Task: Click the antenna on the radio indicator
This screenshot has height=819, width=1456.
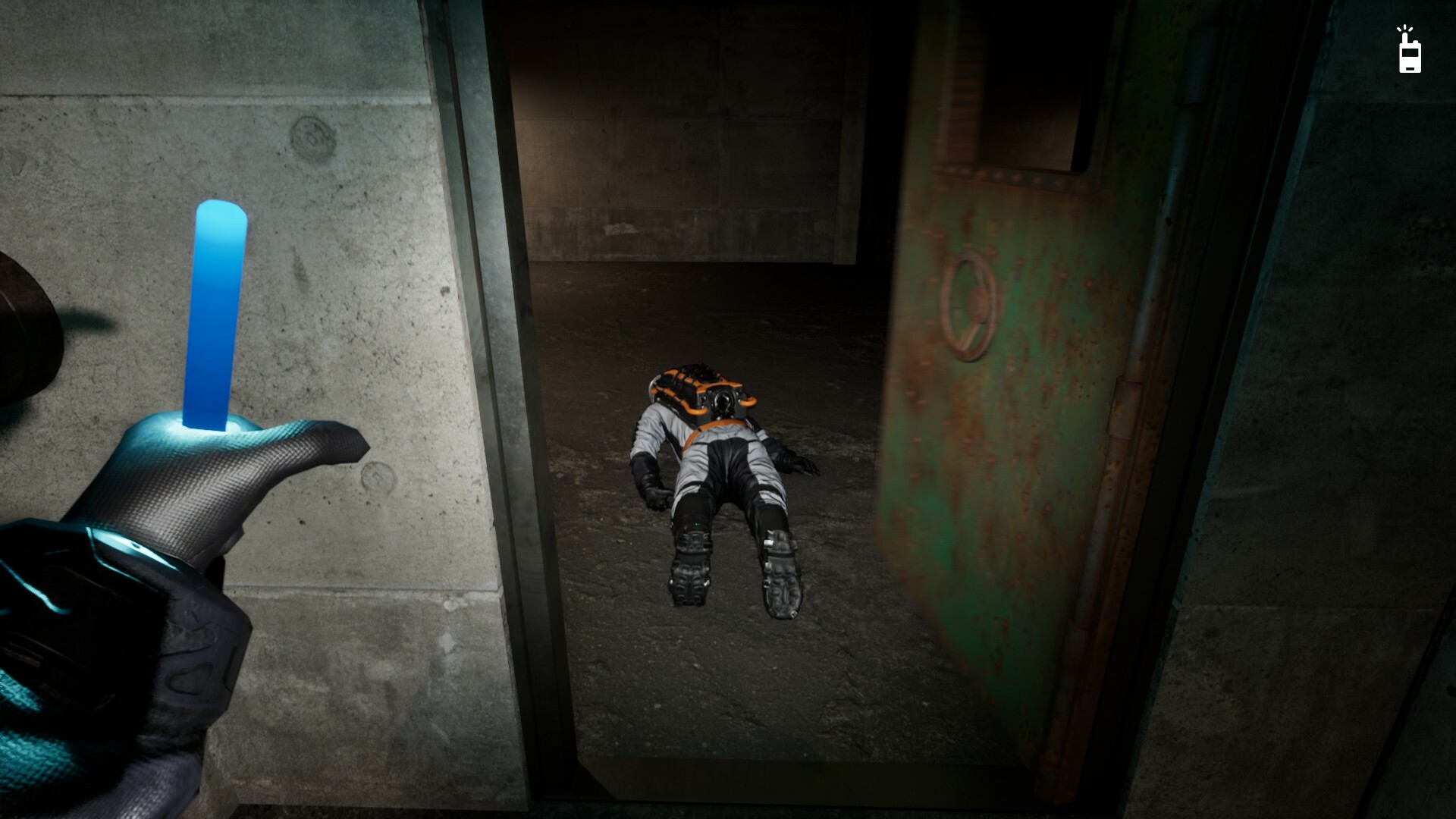Action: pyautogui.click(x=1404, y=36)
